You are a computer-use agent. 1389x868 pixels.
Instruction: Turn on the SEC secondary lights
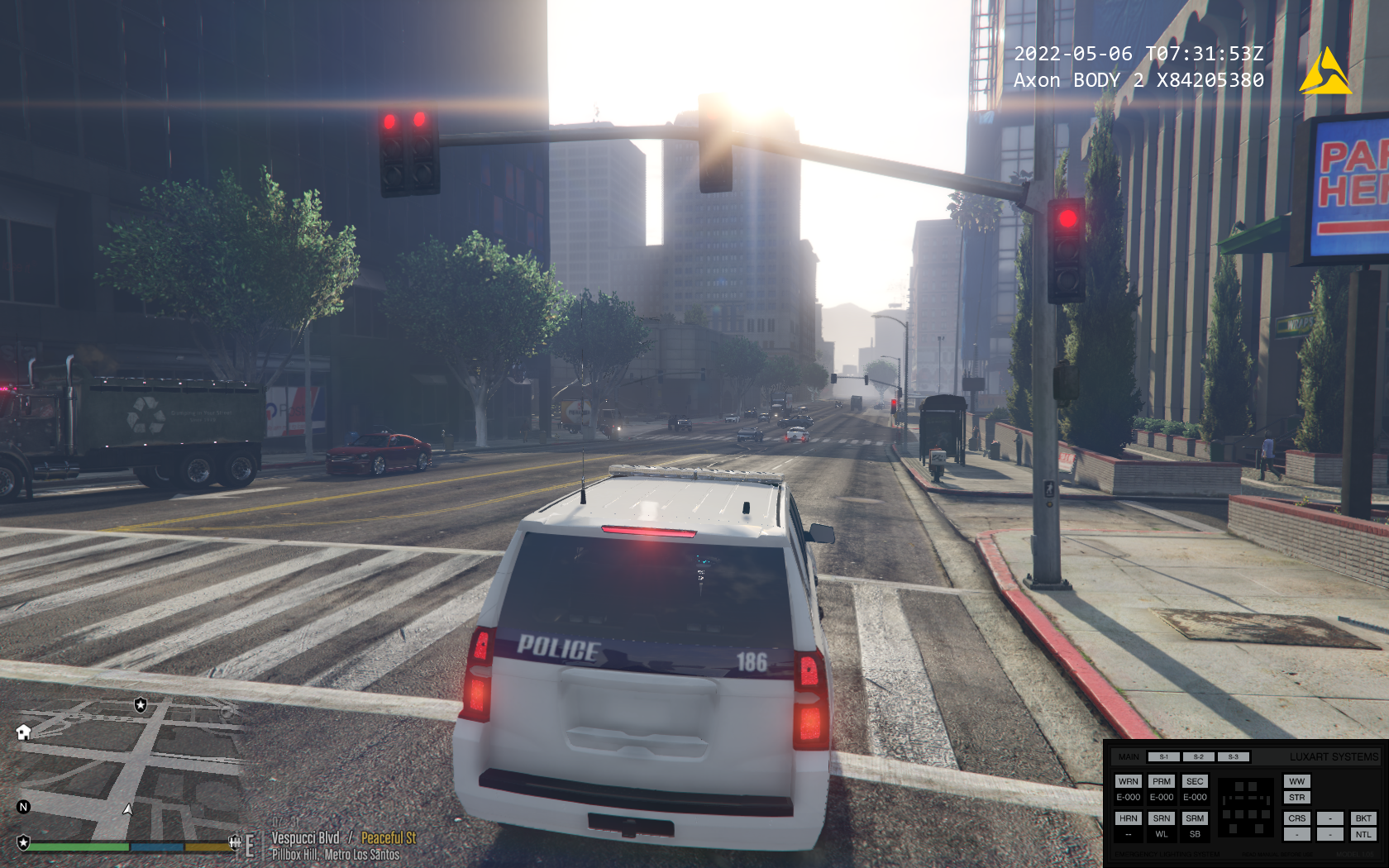pos(1195,781)
